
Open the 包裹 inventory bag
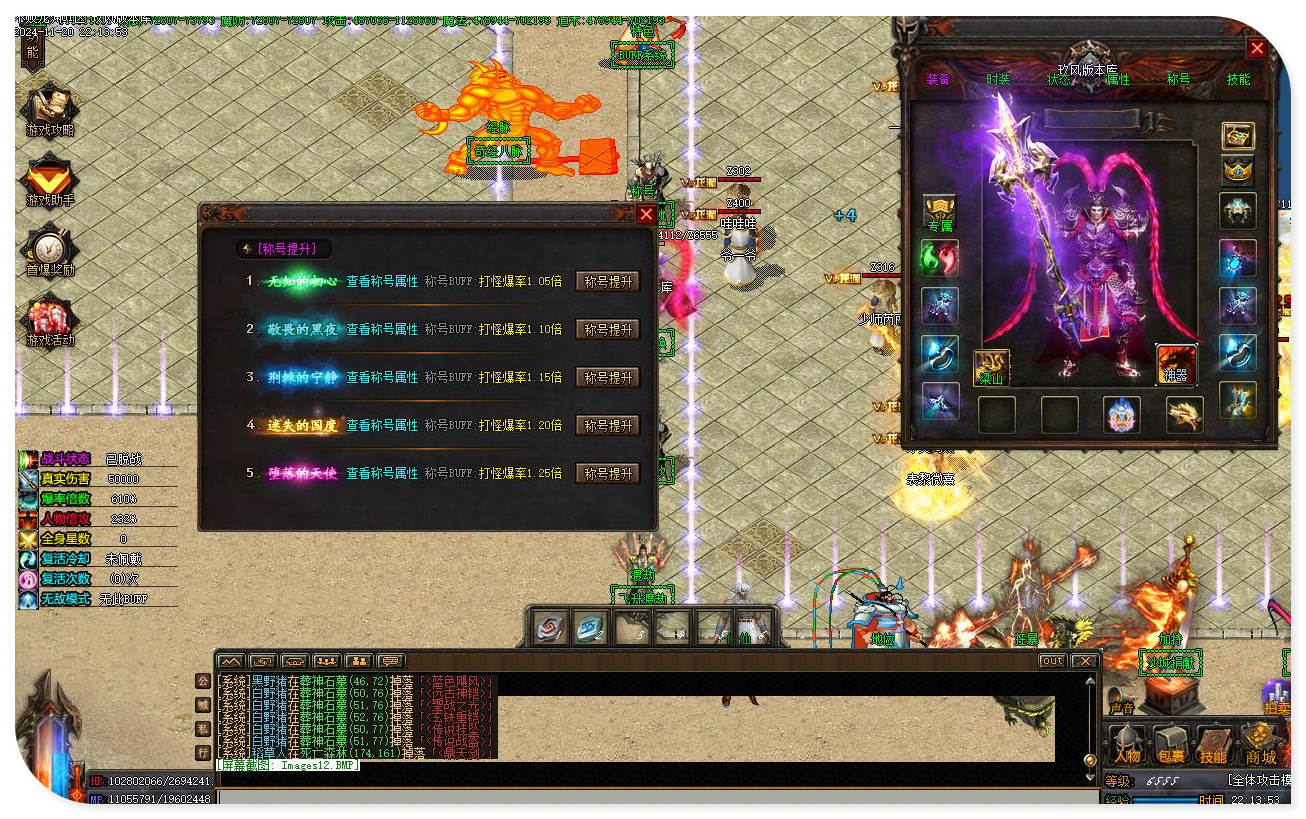(1170, 745)
